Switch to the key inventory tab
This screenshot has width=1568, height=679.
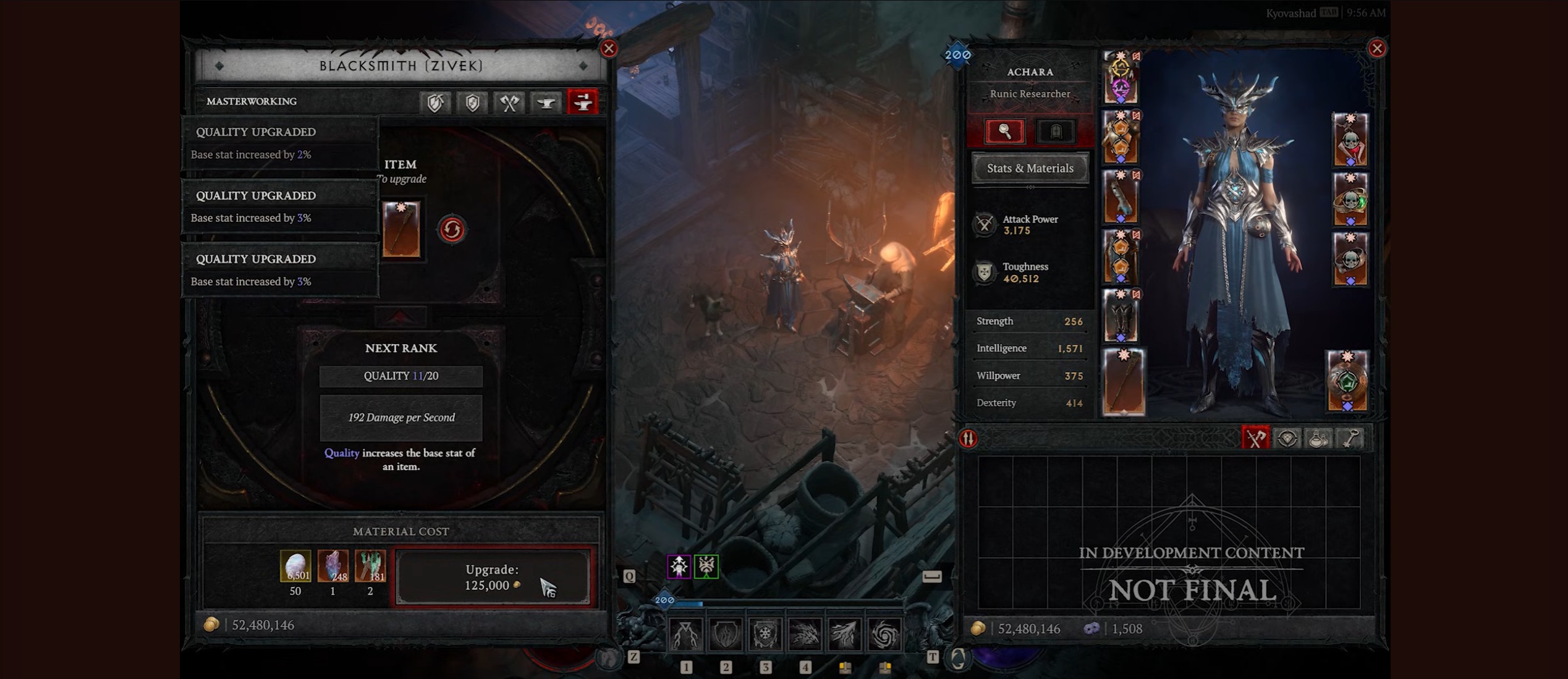point(1350,439)
